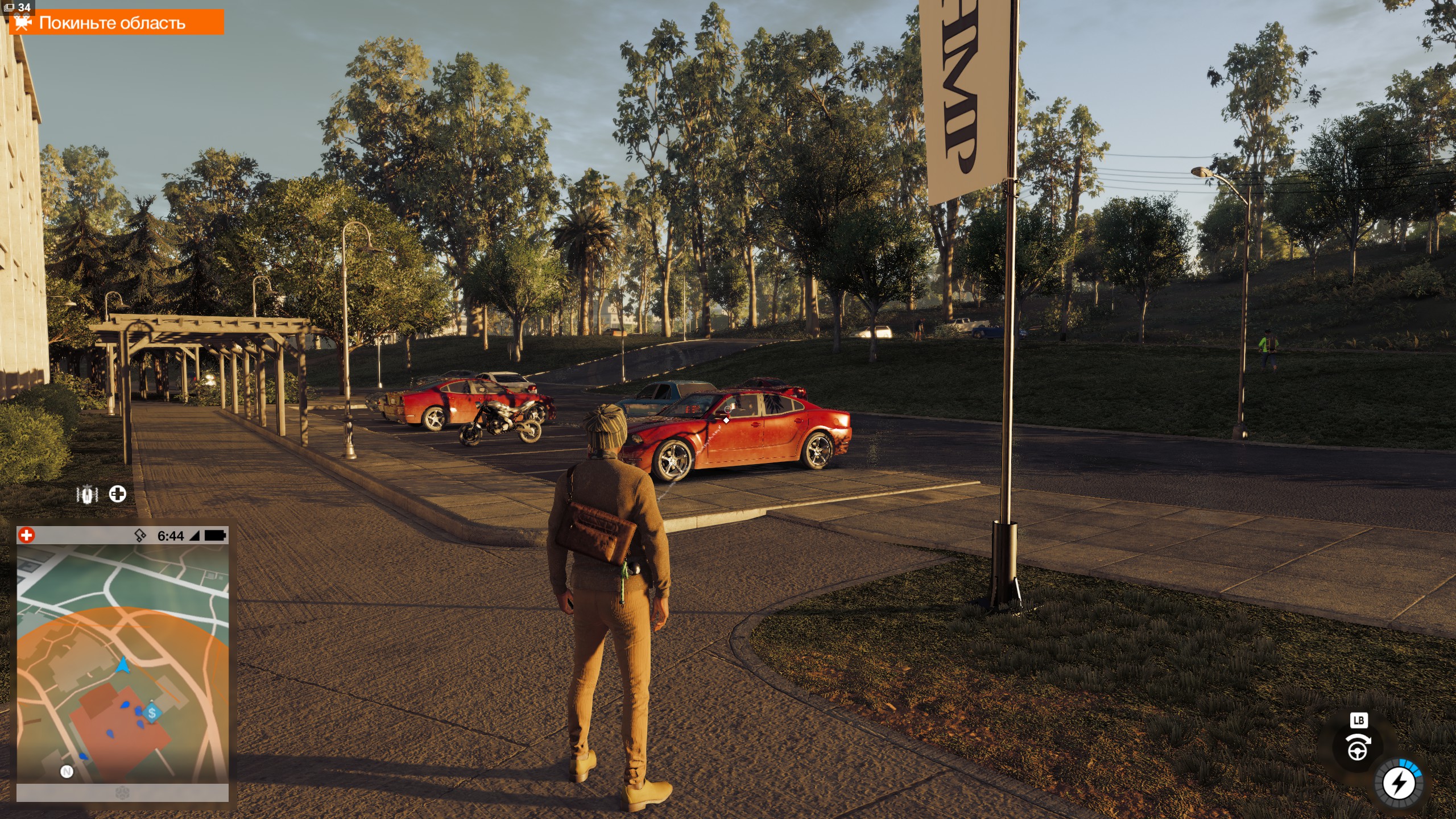Click the lightning bolt botnet icon
Screen dimensions: 1456x819
pyautogui.click(x=1399, y=784)
